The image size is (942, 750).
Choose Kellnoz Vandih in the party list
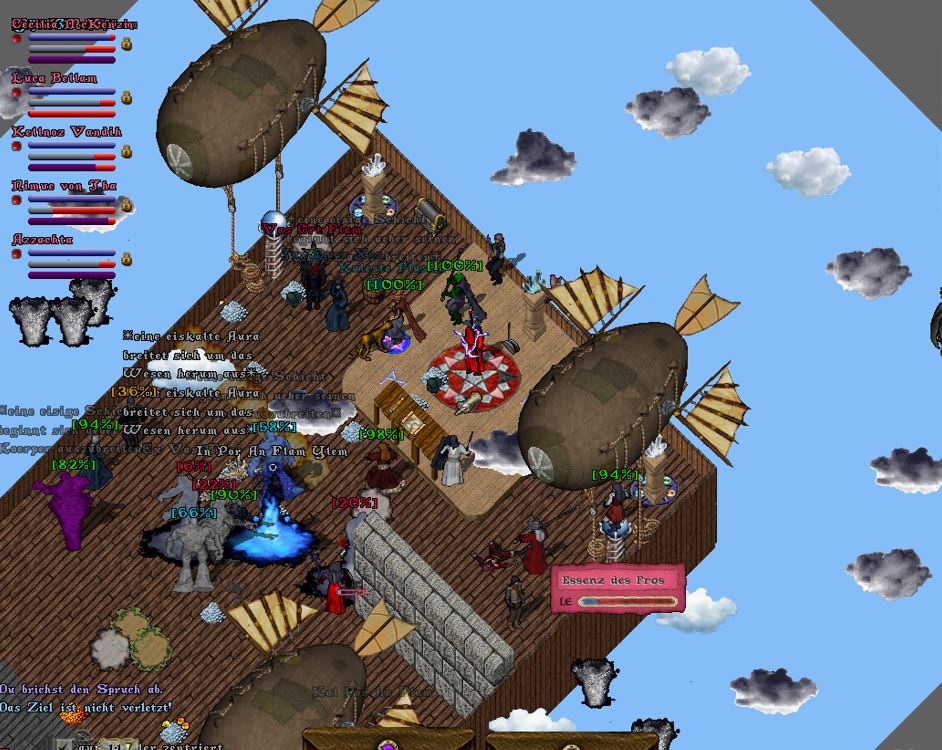(x=66, y=132)
